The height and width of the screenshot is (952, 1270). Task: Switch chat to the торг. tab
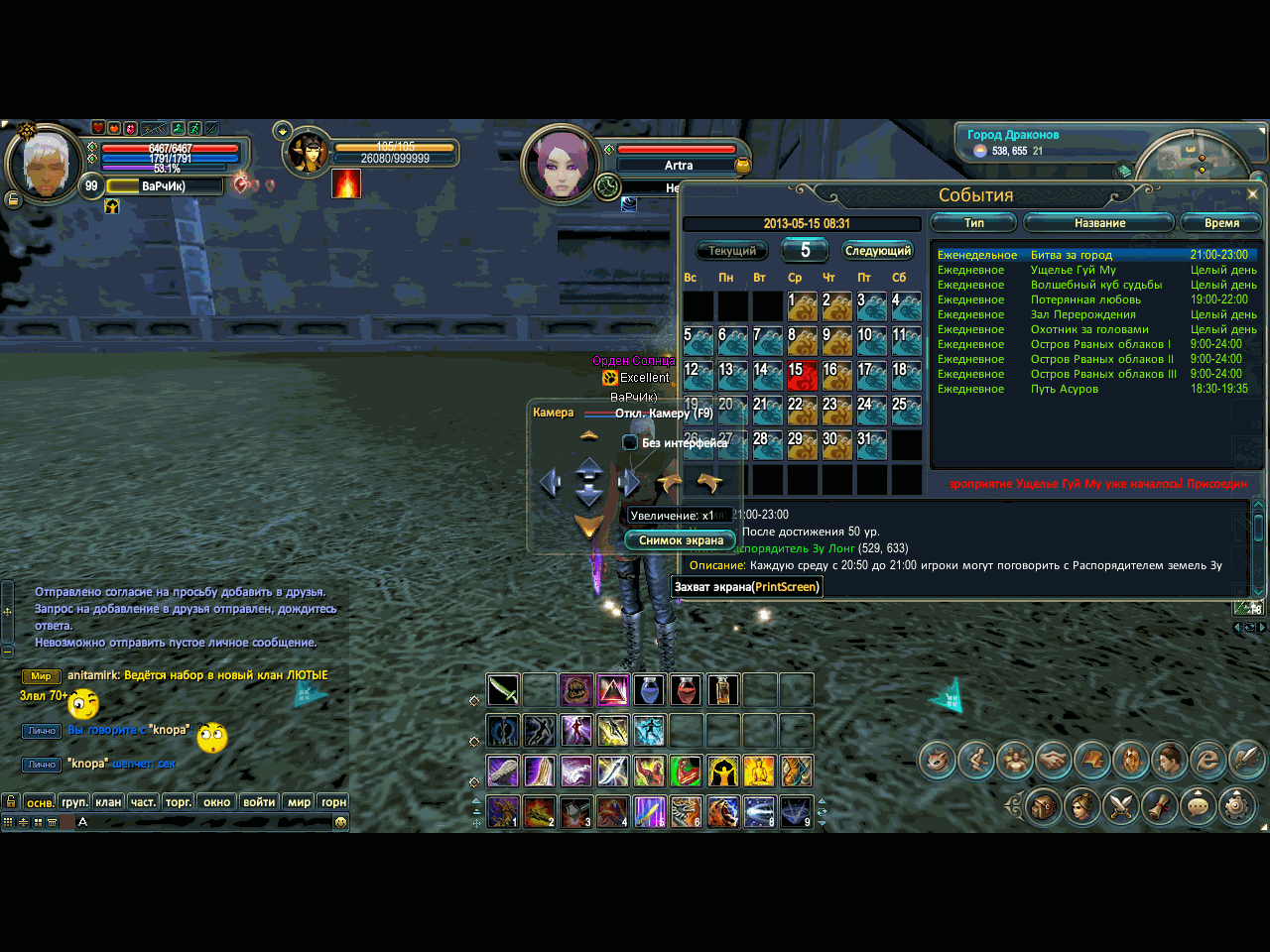tap(179, 802)
